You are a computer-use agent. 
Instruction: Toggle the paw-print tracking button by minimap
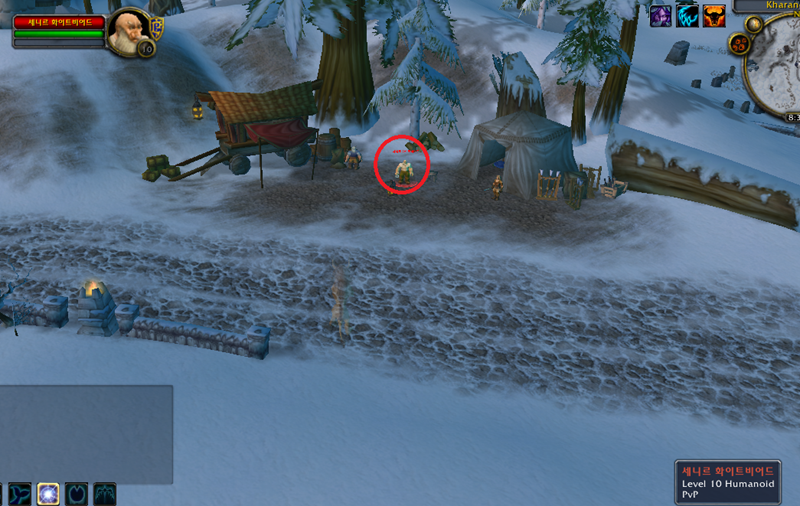tap(742, 43)
